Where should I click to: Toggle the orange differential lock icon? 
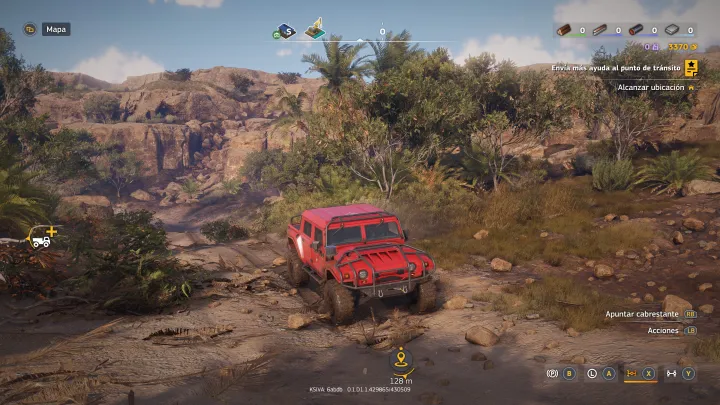631,373
